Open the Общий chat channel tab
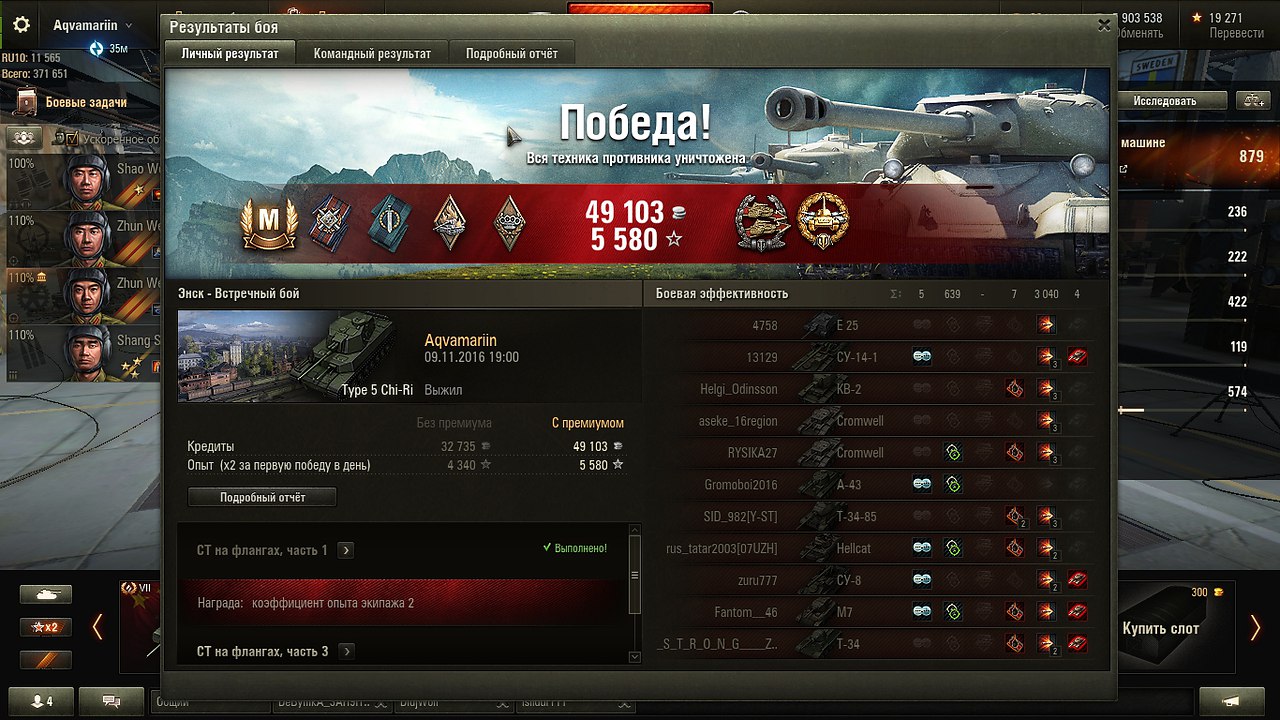1280x720 pixels. tap(210, 702)
